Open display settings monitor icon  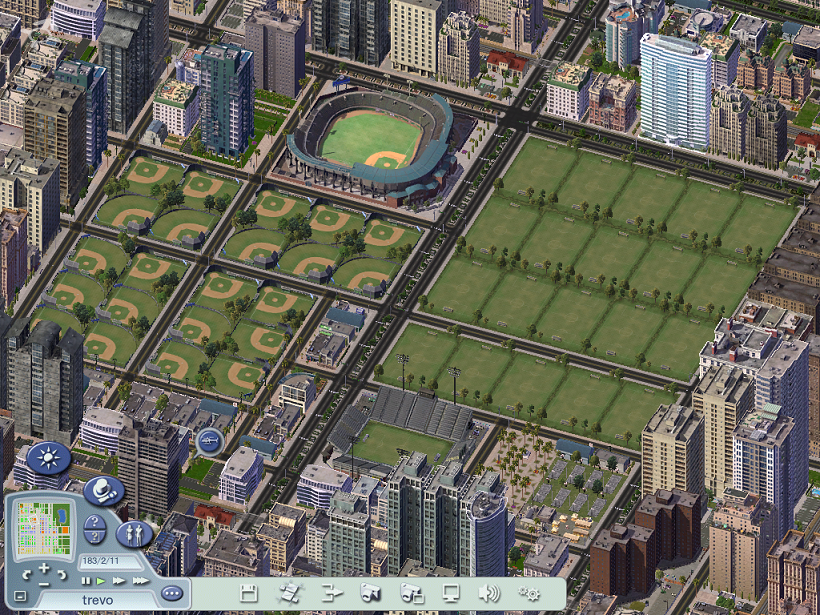pyautogui.click(x=451, y=592)
